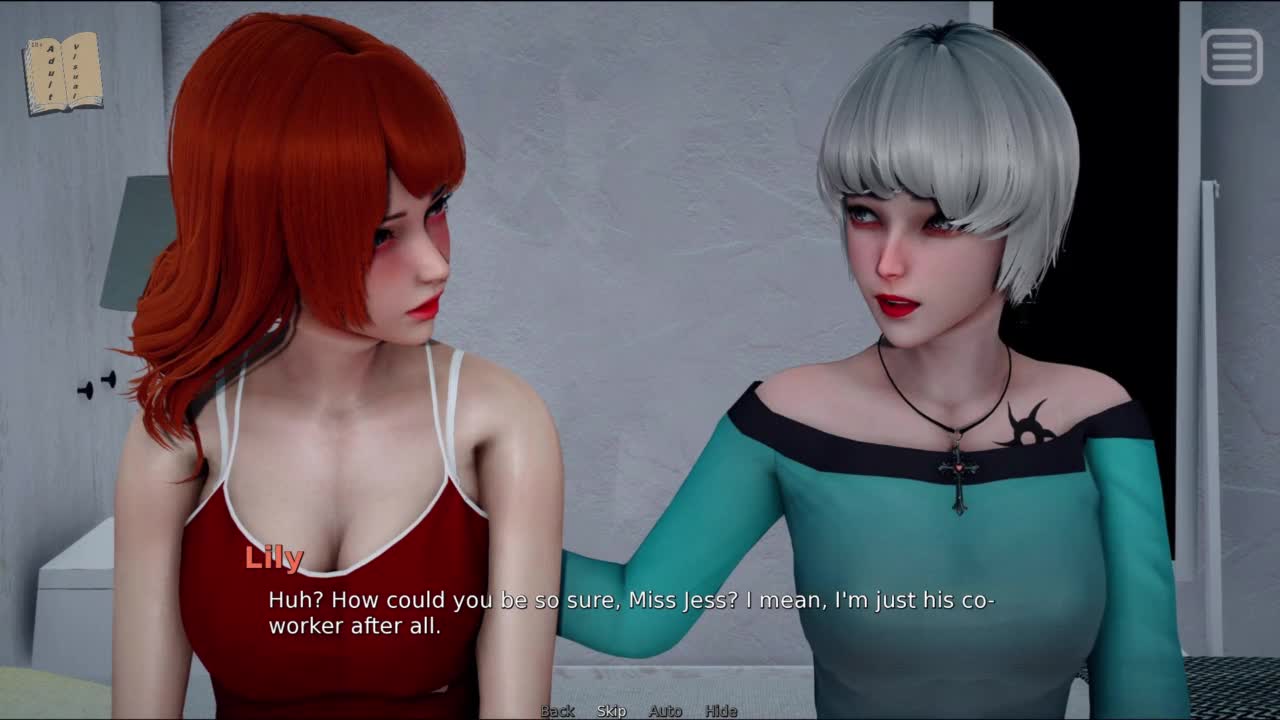Toggle Auto dialogue advance
The width and height of the screenshot is (1280, 720).
click(665, 711)
